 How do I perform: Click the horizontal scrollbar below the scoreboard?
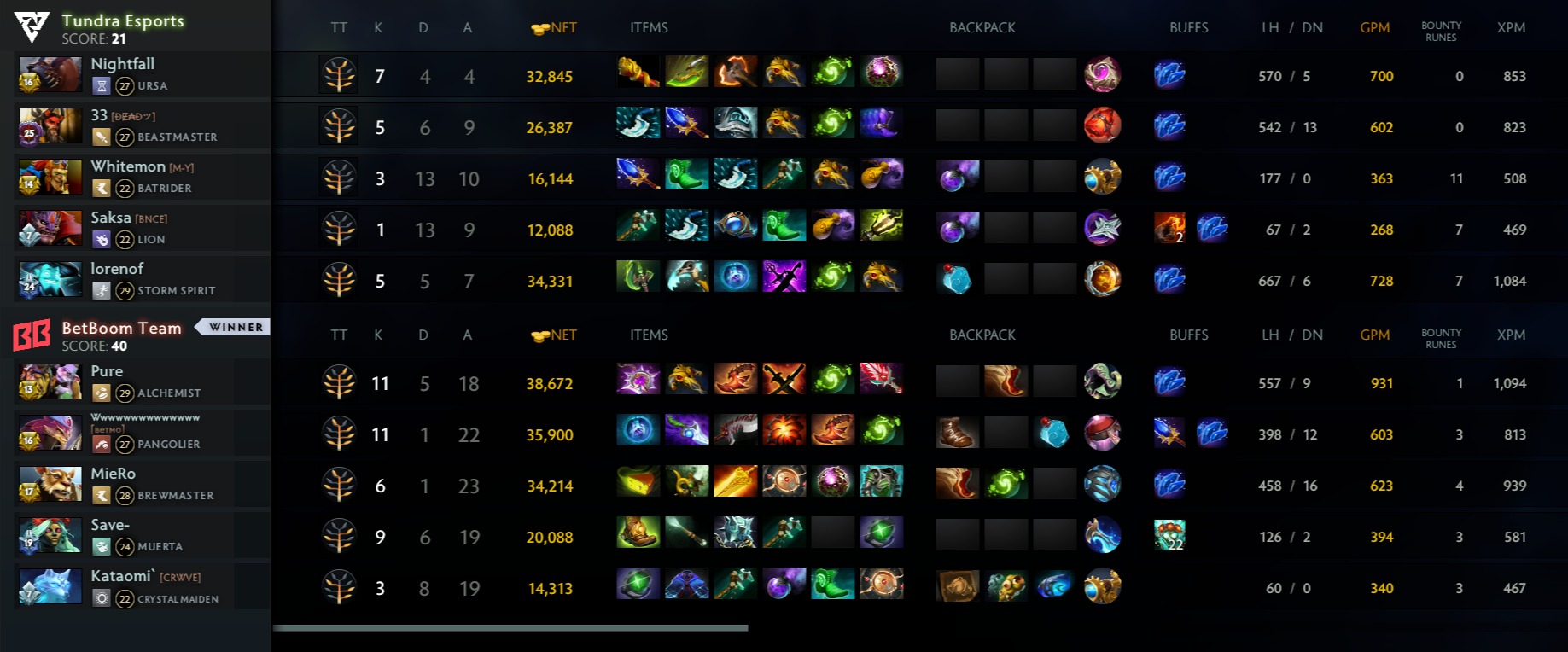point(510,628)
